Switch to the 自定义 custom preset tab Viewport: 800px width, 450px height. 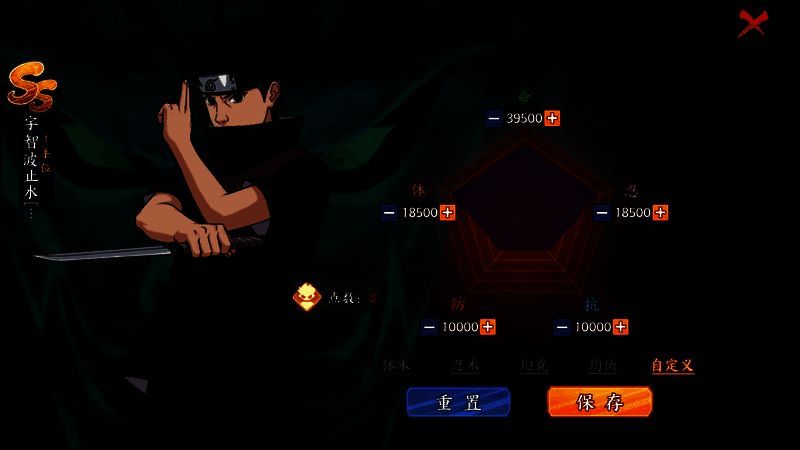672,366
